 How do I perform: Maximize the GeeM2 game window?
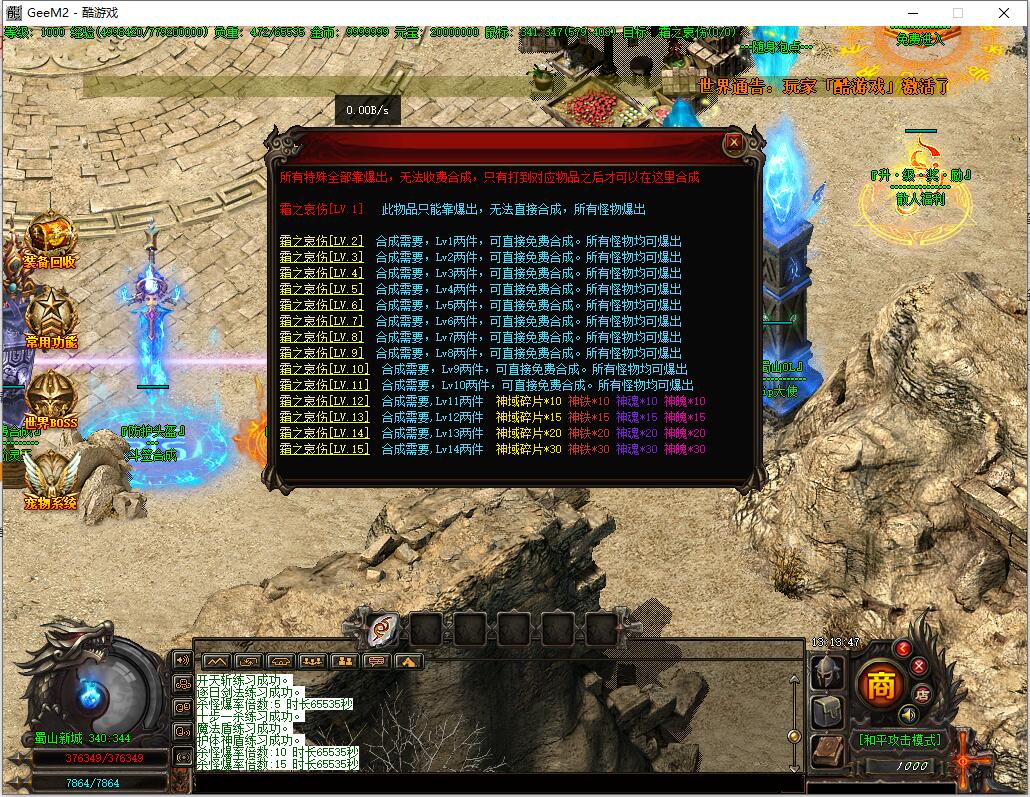(x=957, y=12)
